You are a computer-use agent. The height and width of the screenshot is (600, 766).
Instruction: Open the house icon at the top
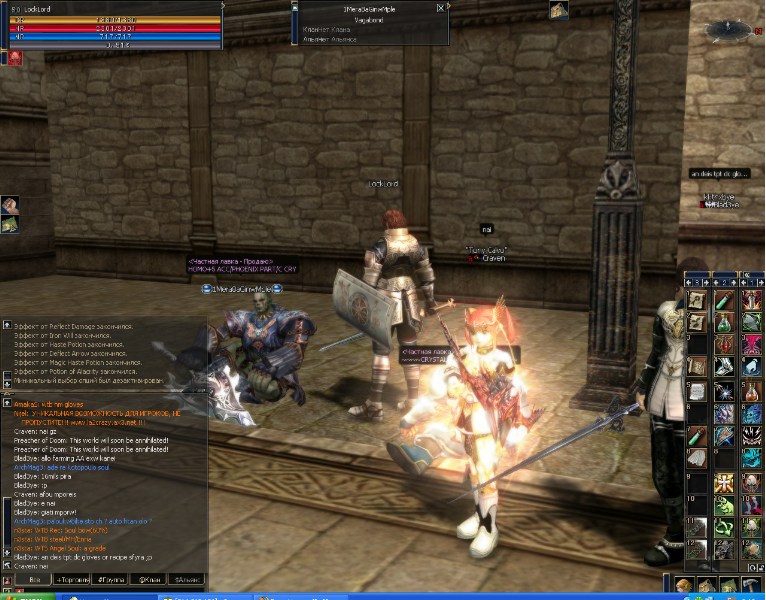(558, 10)
